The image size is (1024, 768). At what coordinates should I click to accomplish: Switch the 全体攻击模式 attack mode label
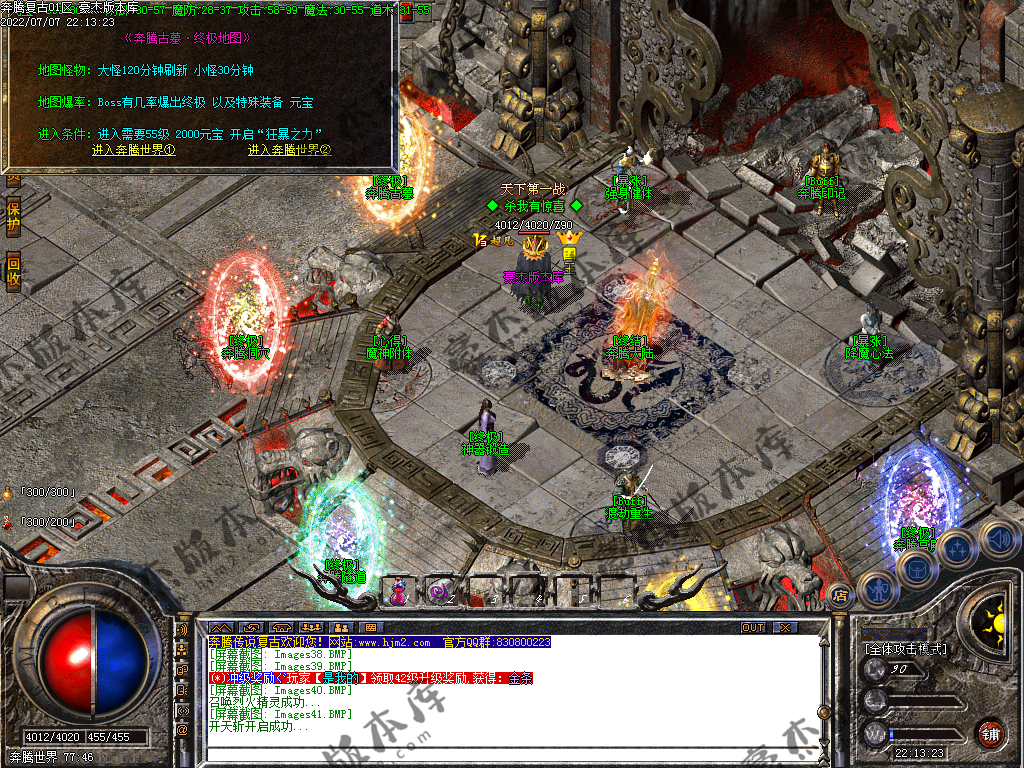pyautogui.click(x=905, y=649)
